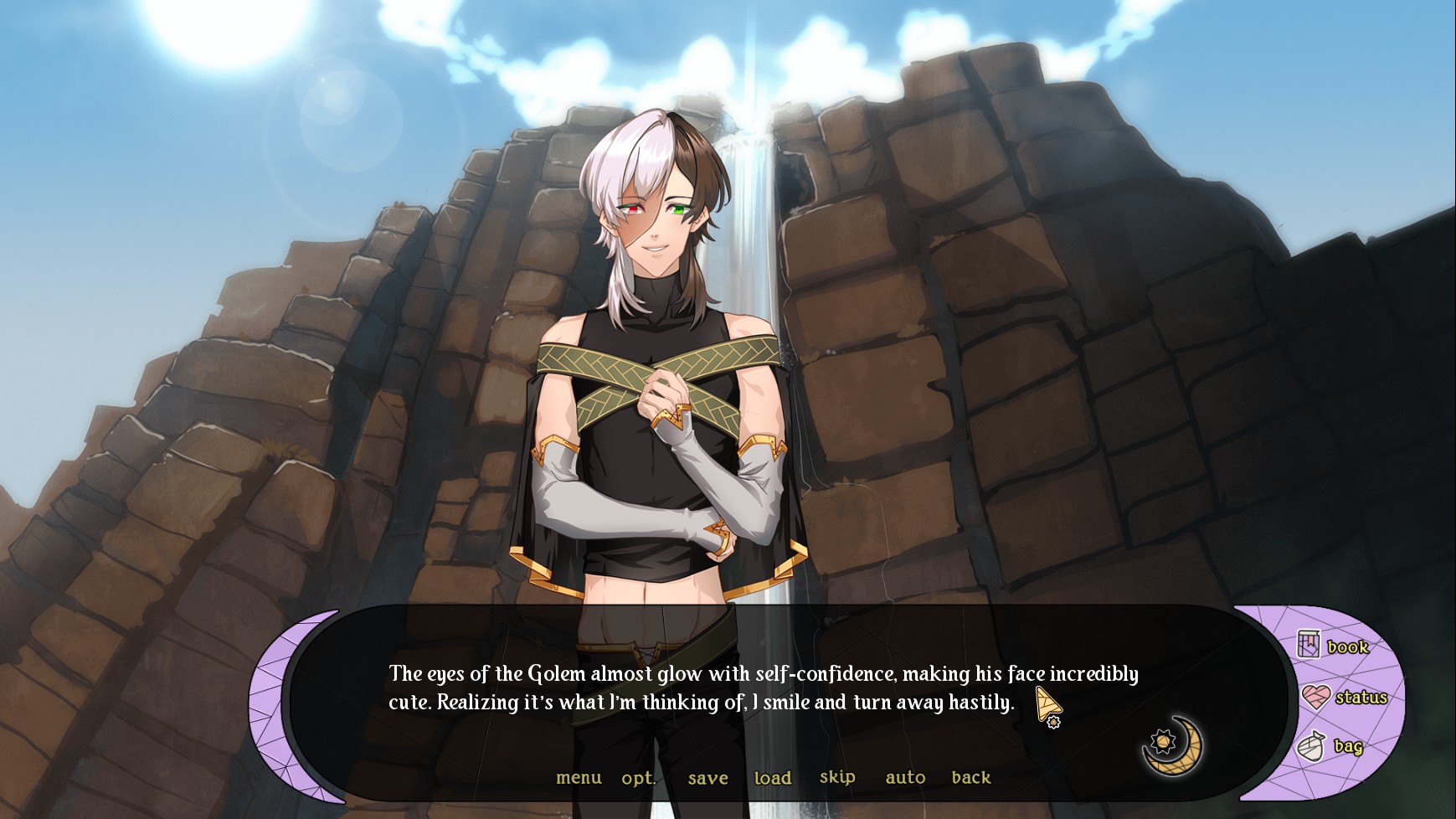
Task: Load a saved game
Action: (772, 778)
